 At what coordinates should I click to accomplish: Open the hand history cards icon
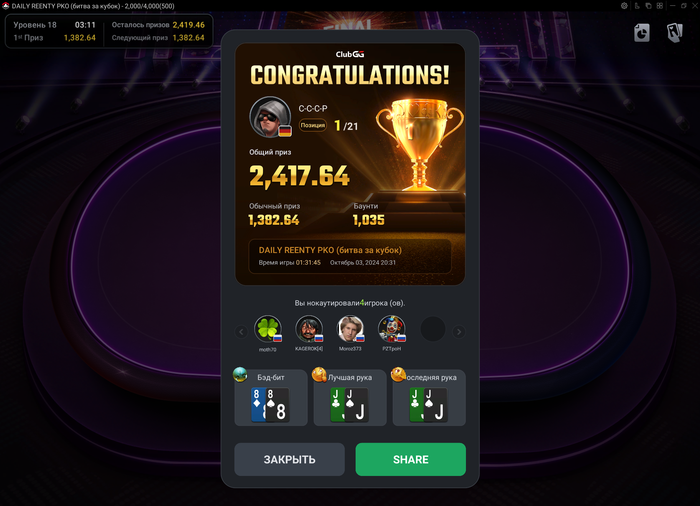[674, 33]
